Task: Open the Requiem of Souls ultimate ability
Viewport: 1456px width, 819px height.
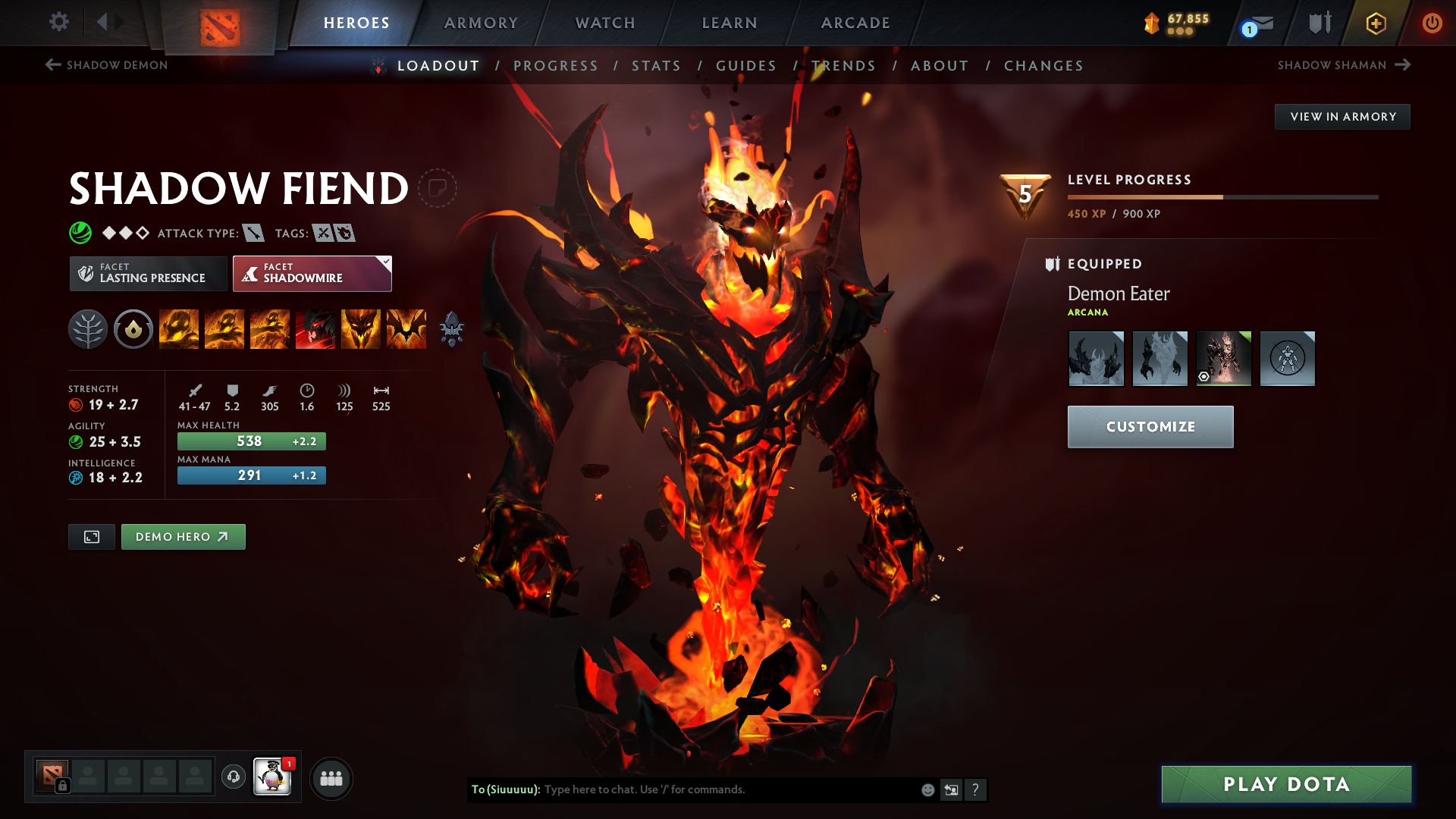Action: [x=406, y=329]
